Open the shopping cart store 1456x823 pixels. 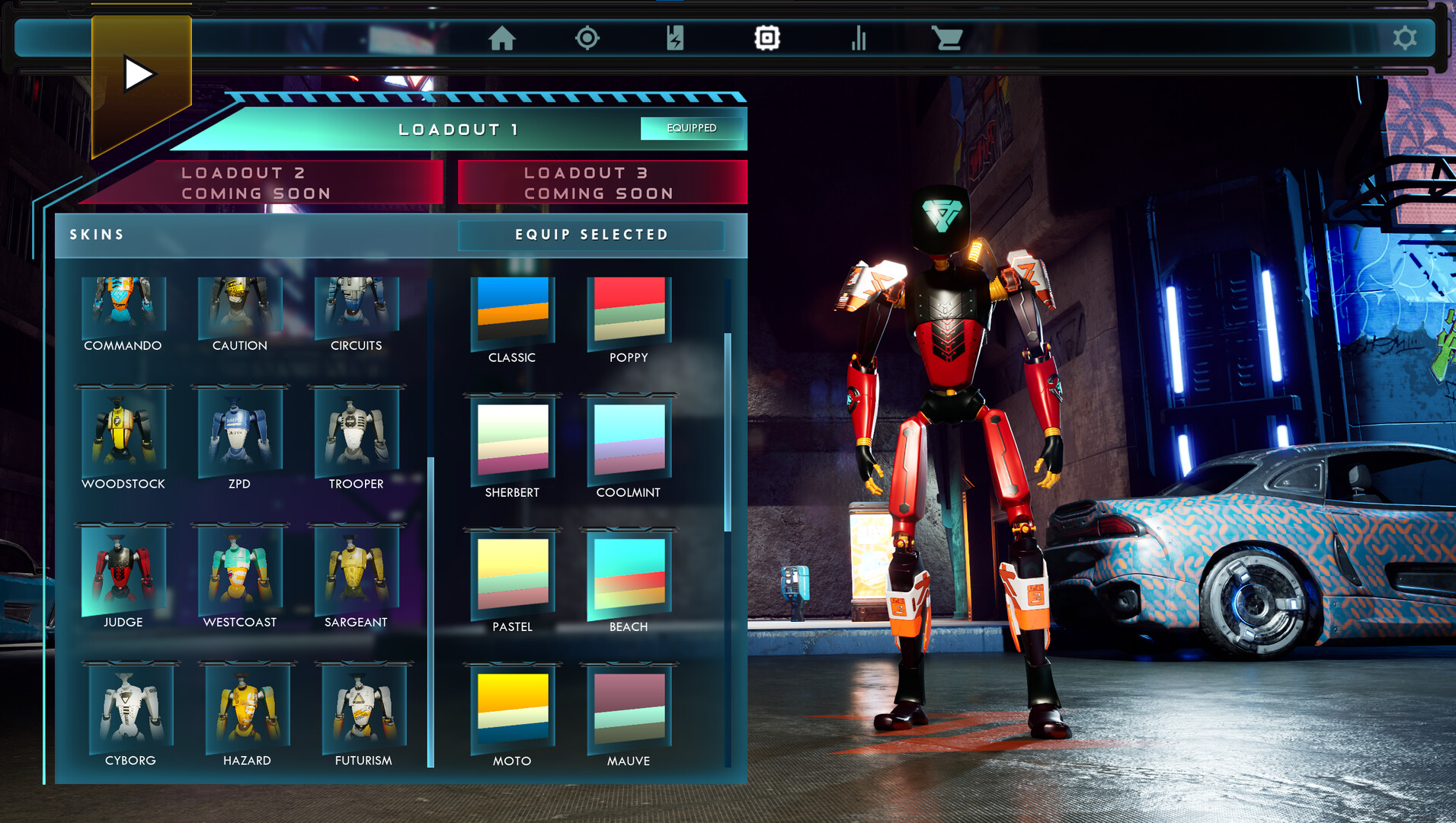(947, 38)
